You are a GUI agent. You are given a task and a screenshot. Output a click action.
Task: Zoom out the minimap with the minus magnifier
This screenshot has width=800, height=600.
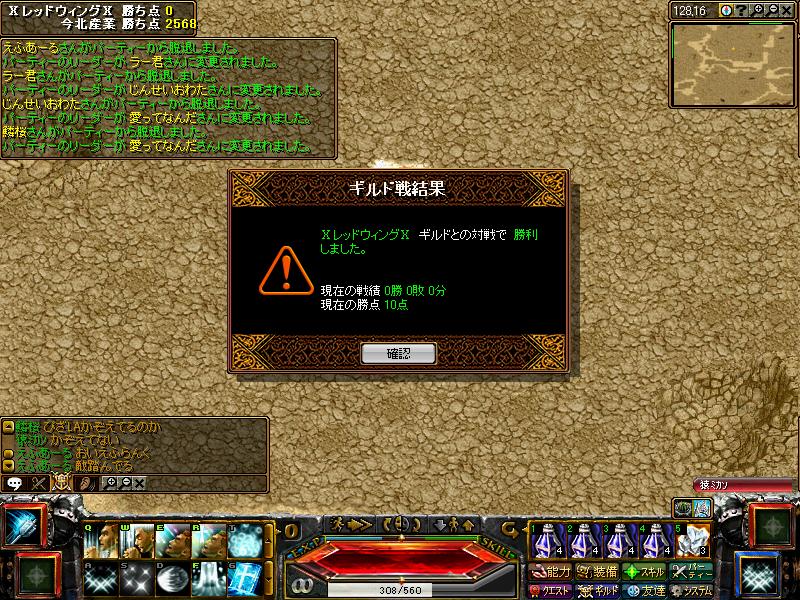[x=774, y=10]
